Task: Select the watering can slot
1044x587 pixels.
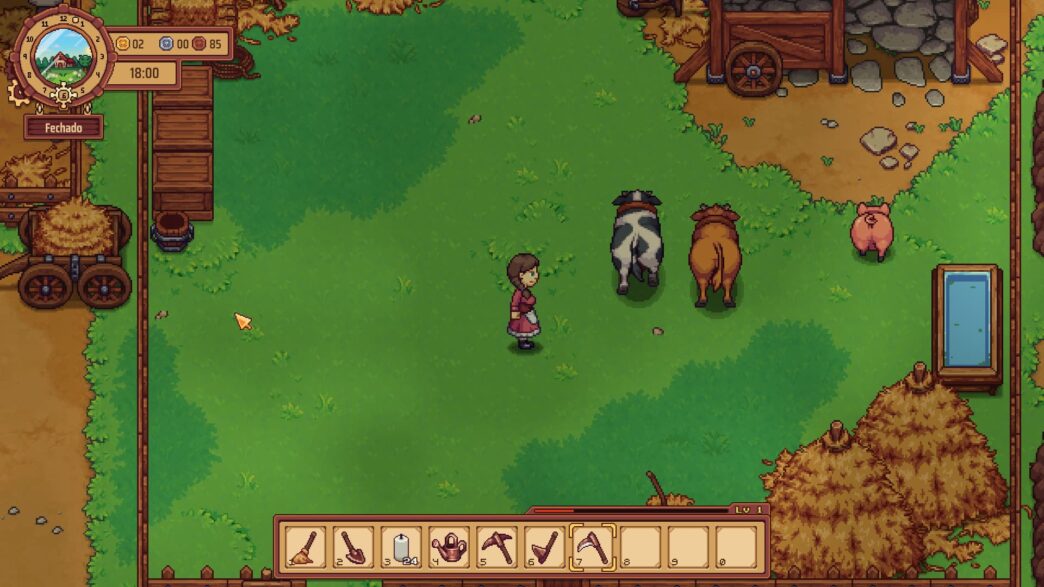Action: point(449,546)
